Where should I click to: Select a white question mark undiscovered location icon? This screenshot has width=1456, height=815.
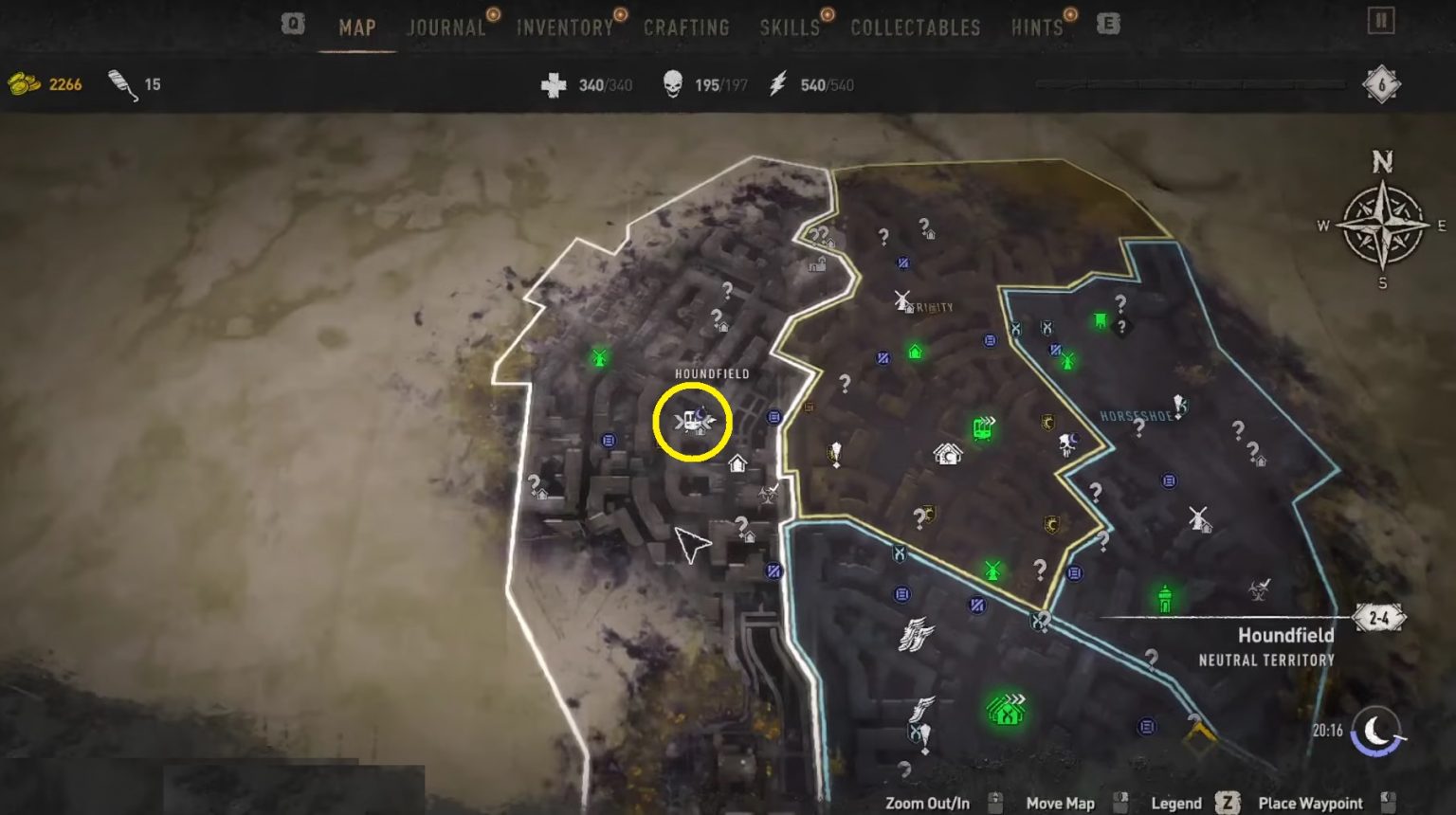[x=725, y=291]
